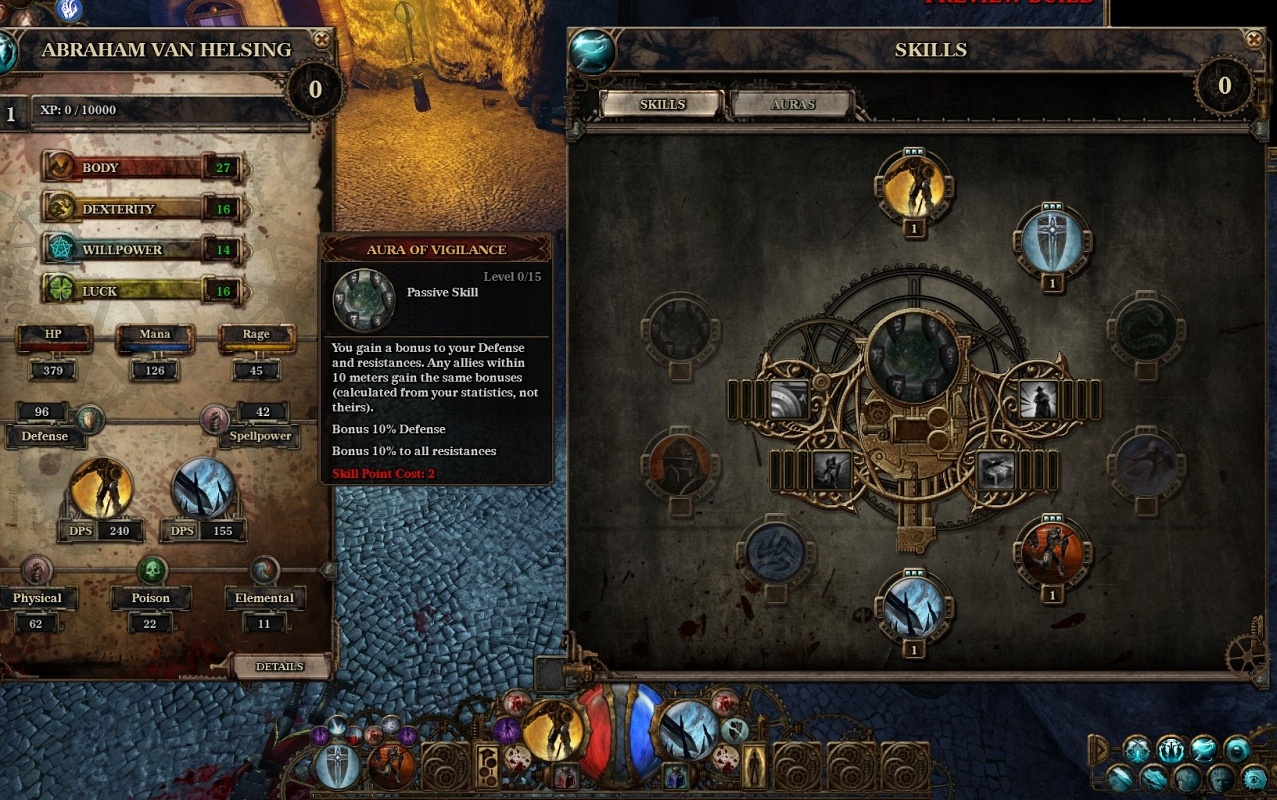Image resolution: width=1277 pixels, height=800 pixels.
Task: Click the red warrior skill node
Action: 1051,552
